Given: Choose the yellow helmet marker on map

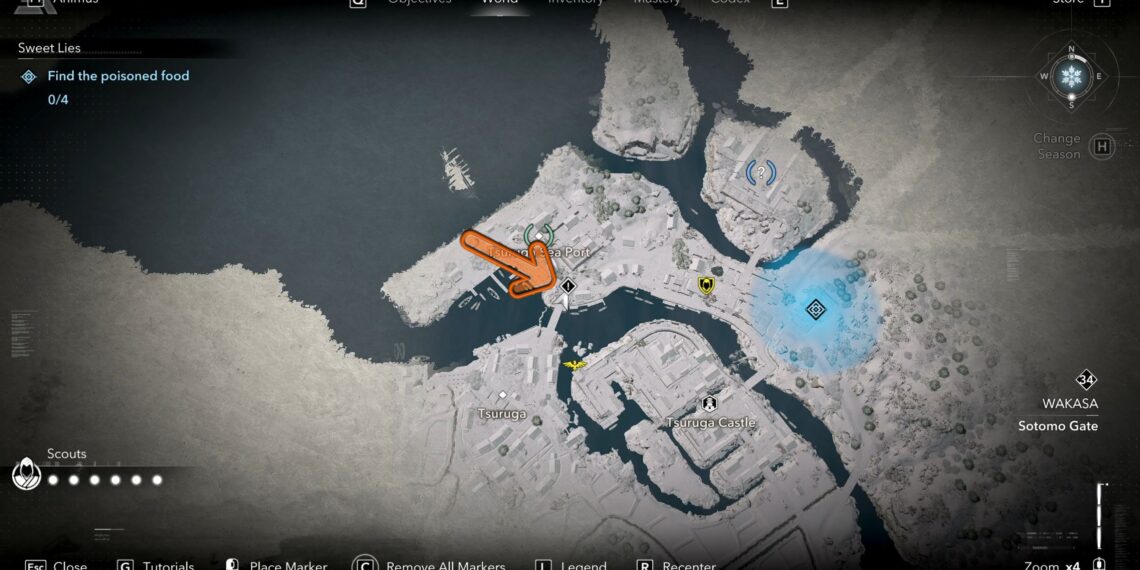Looking at the screenshot, I should (x=707, y=285).
